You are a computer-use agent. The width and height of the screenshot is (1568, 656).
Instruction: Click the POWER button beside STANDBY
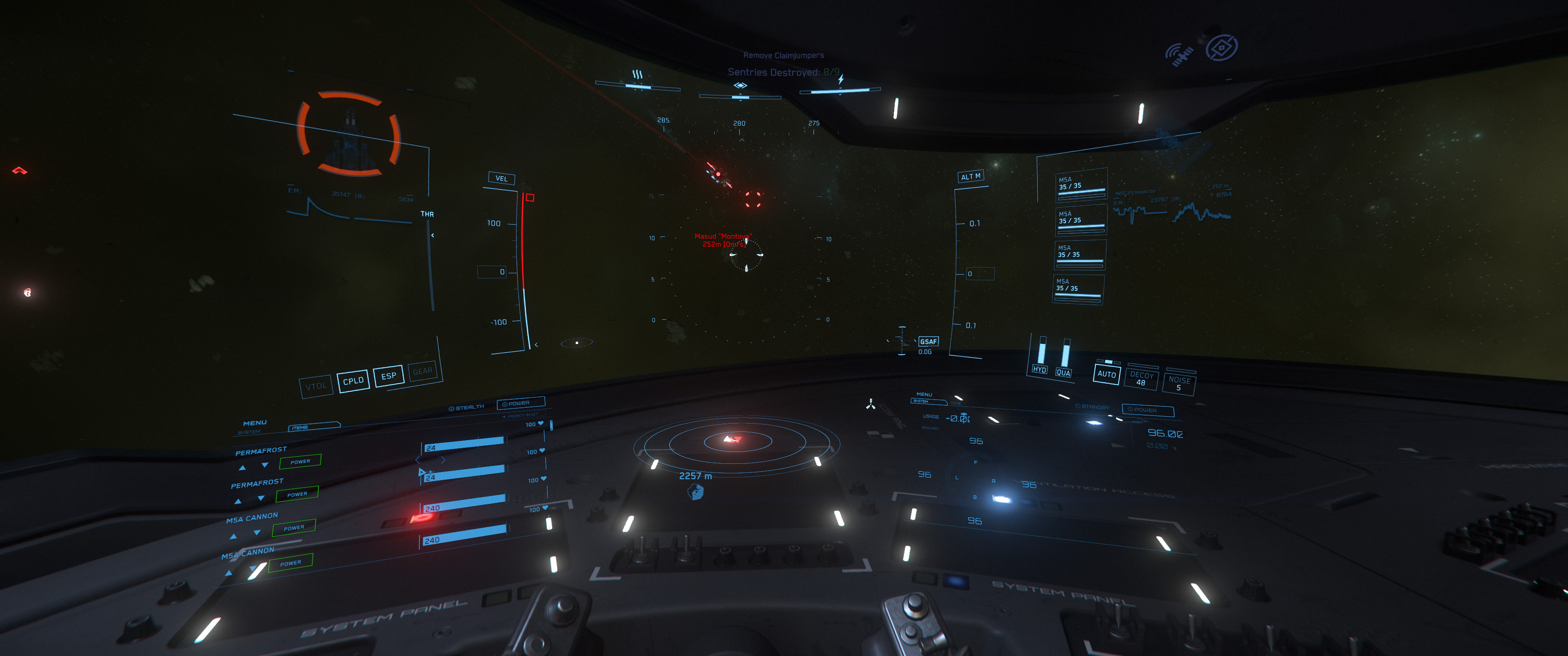[x=1147, y=410]
